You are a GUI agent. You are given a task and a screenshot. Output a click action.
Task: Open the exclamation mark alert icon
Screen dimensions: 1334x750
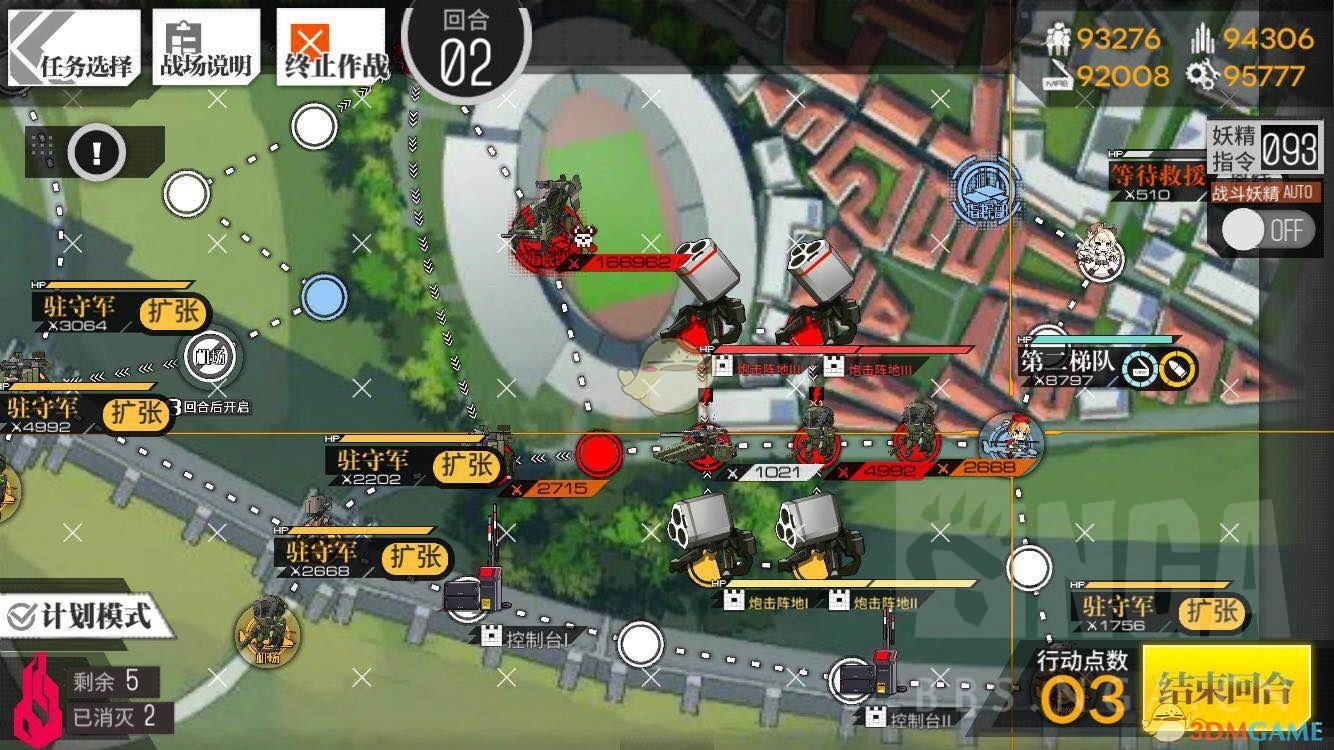(x=96, y=153)
